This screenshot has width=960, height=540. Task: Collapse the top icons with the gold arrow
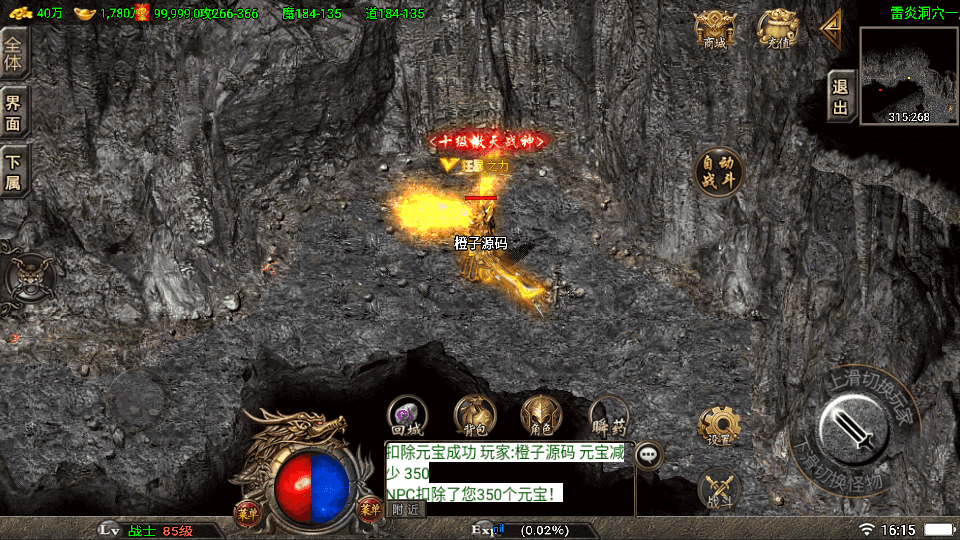[830, 28]
